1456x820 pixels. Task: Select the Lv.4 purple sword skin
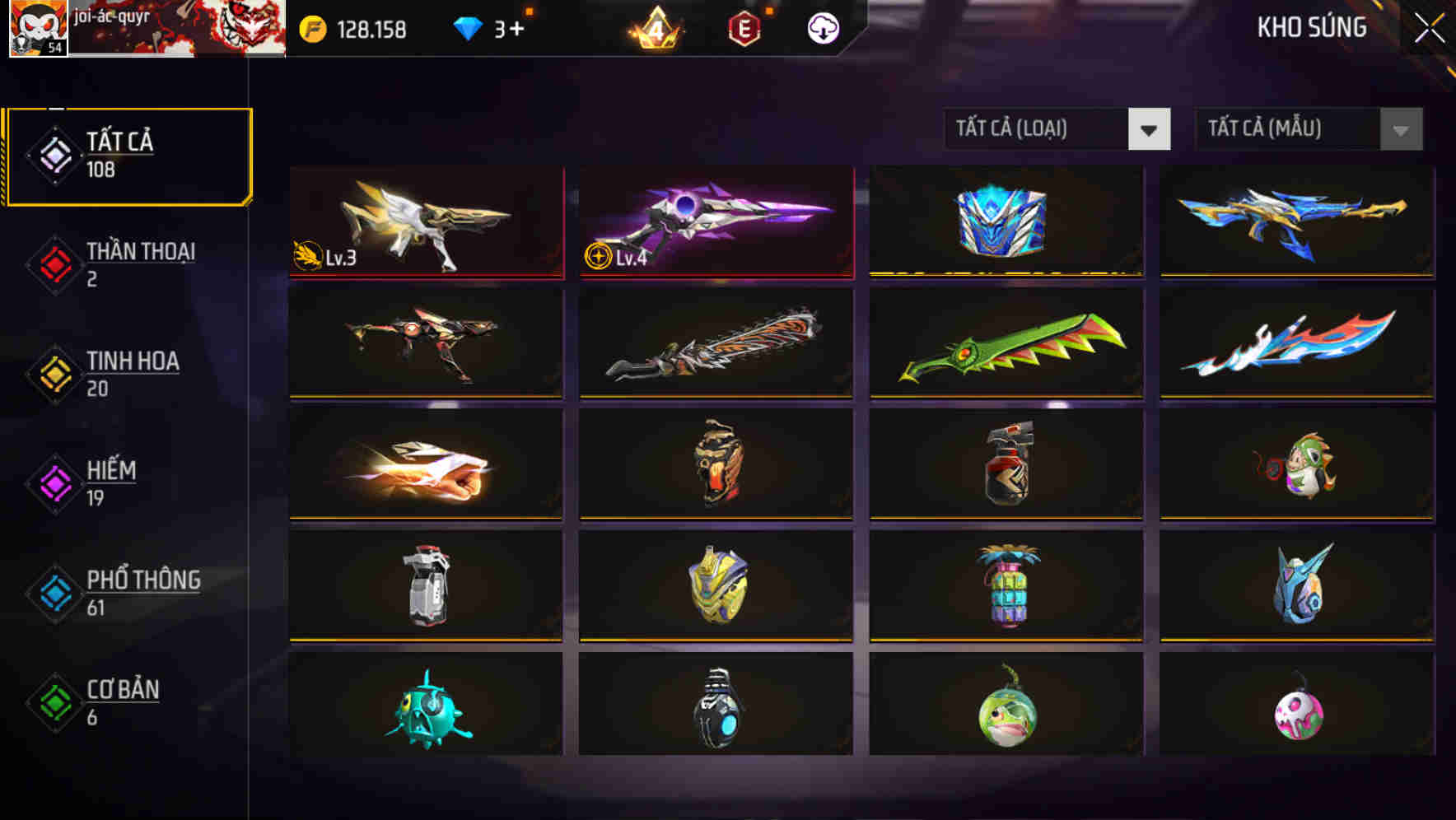716,222
